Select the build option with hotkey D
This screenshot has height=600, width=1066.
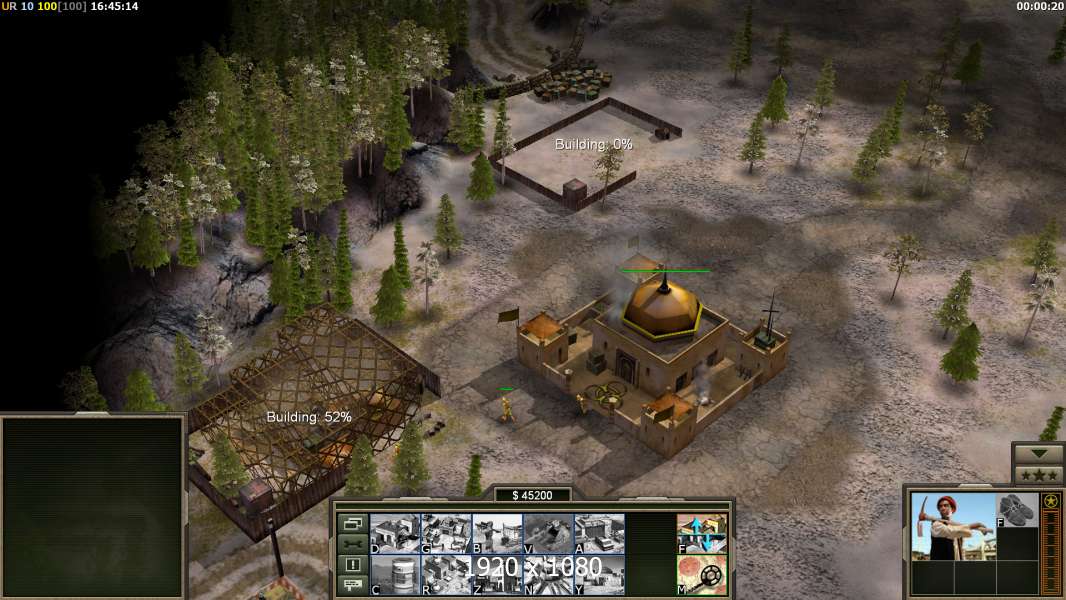395,533
